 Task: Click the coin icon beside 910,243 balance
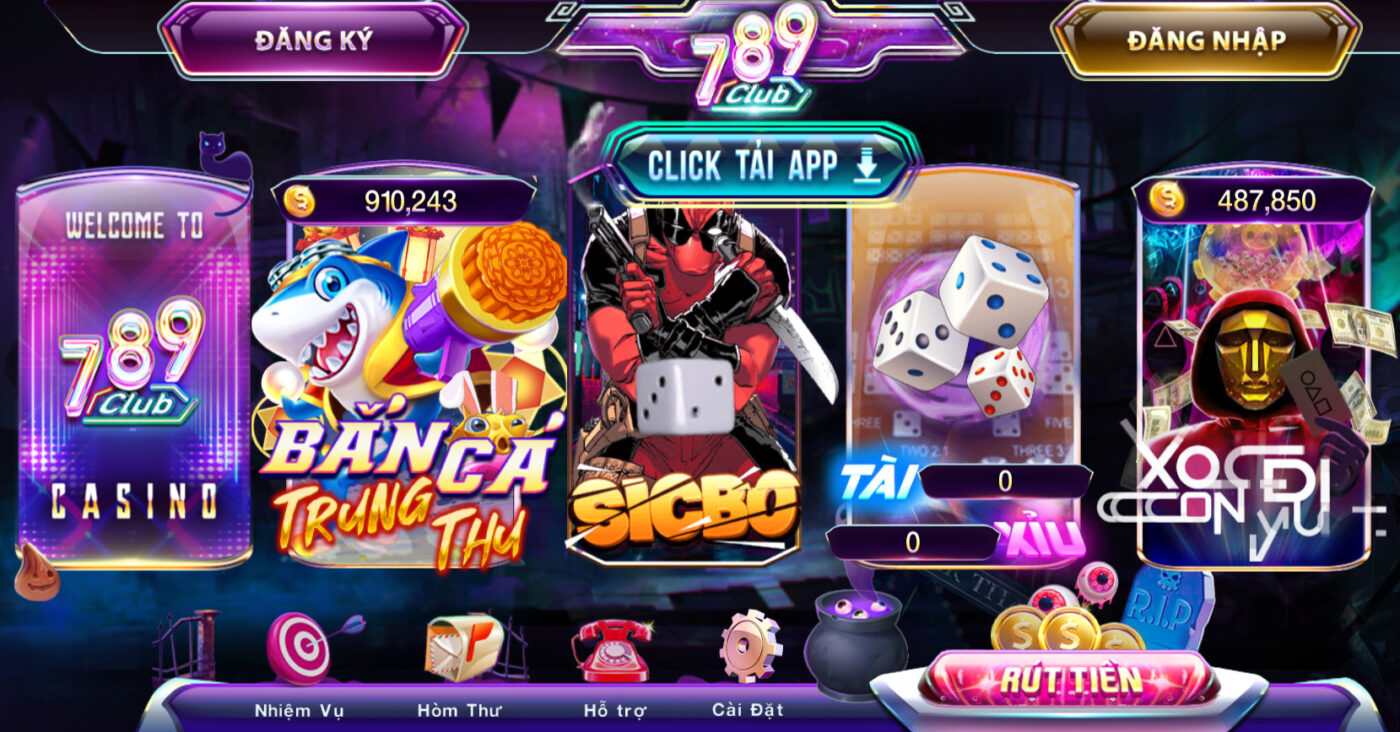pyautogui.click(x=301, y=198)
